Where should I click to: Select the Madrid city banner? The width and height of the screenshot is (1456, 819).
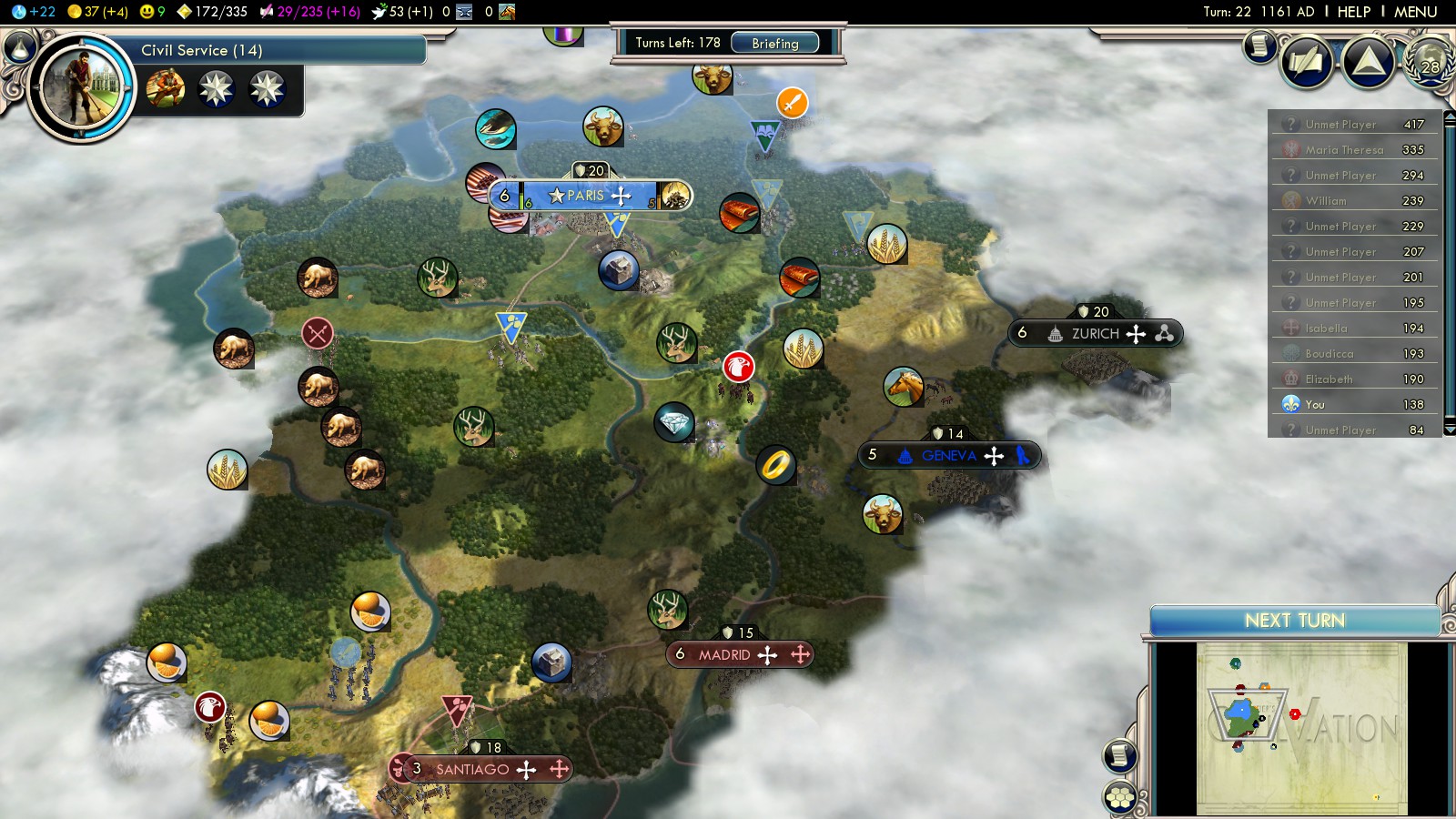click(x=724, y=654)
